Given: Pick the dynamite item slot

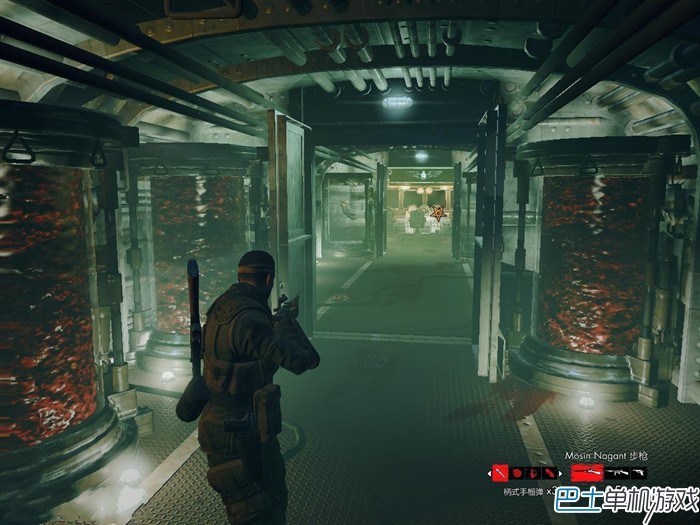Looking at the screenshot, I should (550, 473).
